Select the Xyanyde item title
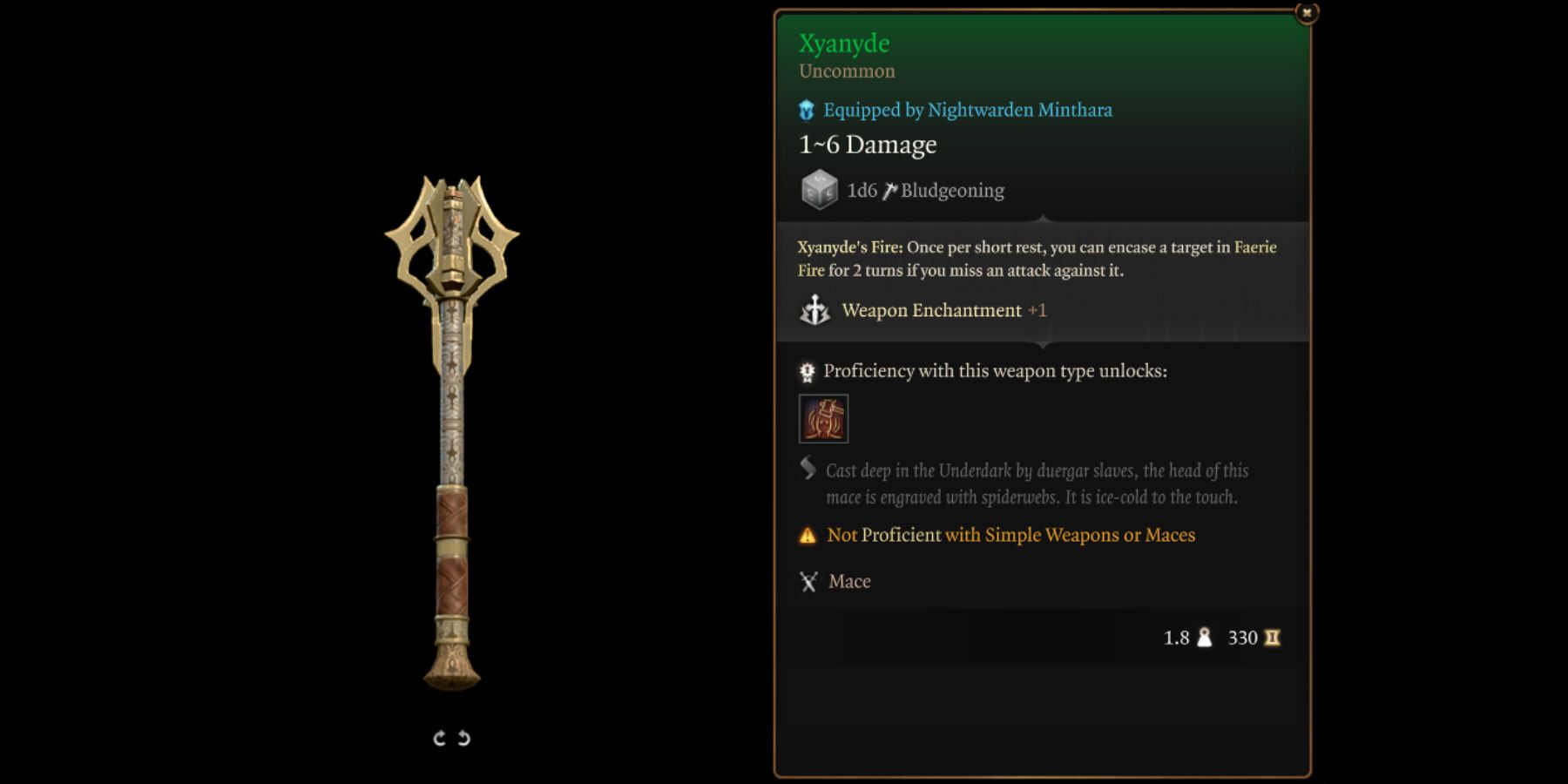Viewport: 1568px width, 784px height. pyautogui.click(x=845, y=43)
